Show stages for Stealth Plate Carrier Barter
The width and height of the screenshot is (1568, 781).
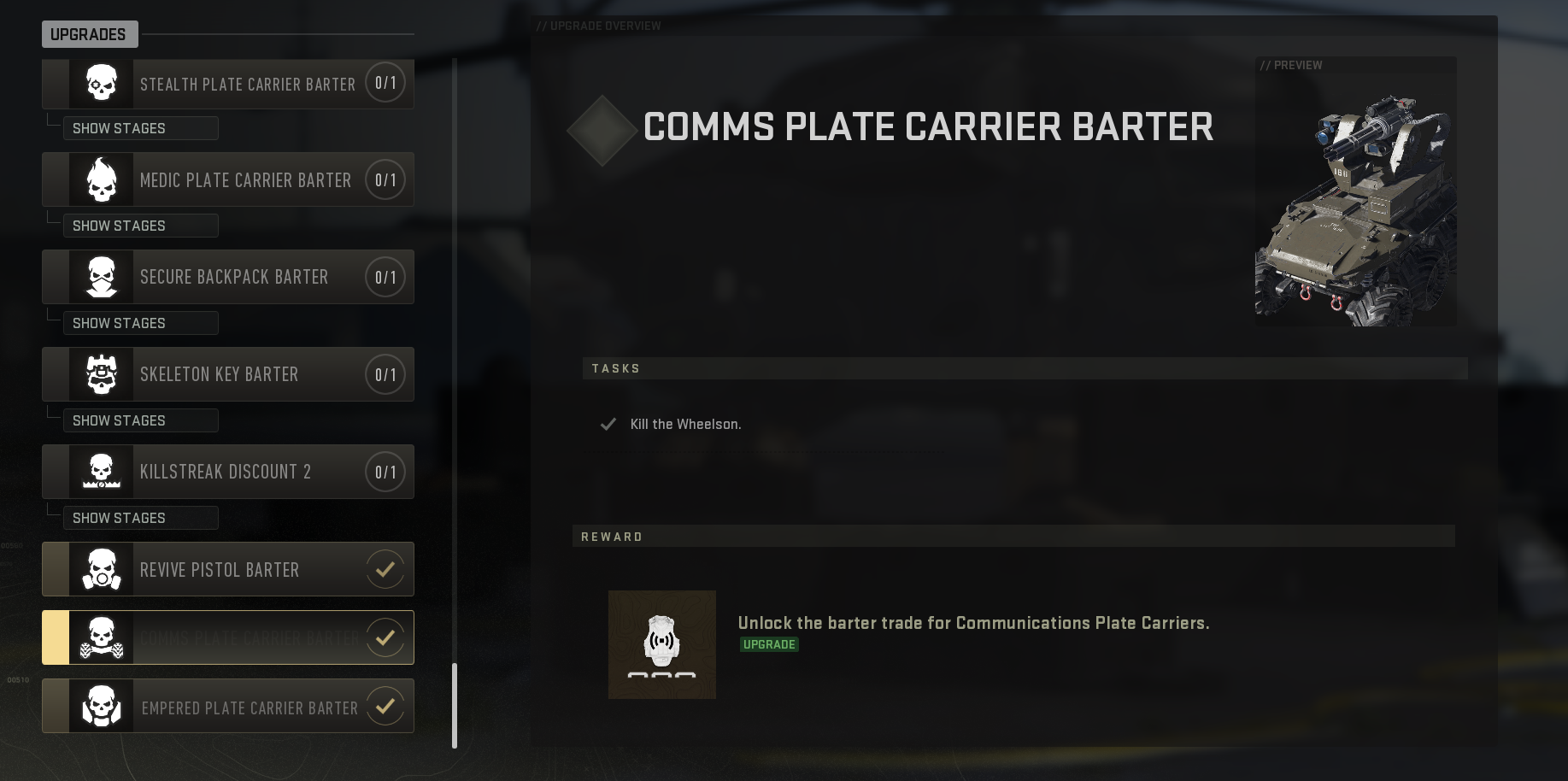click(139, 127)
